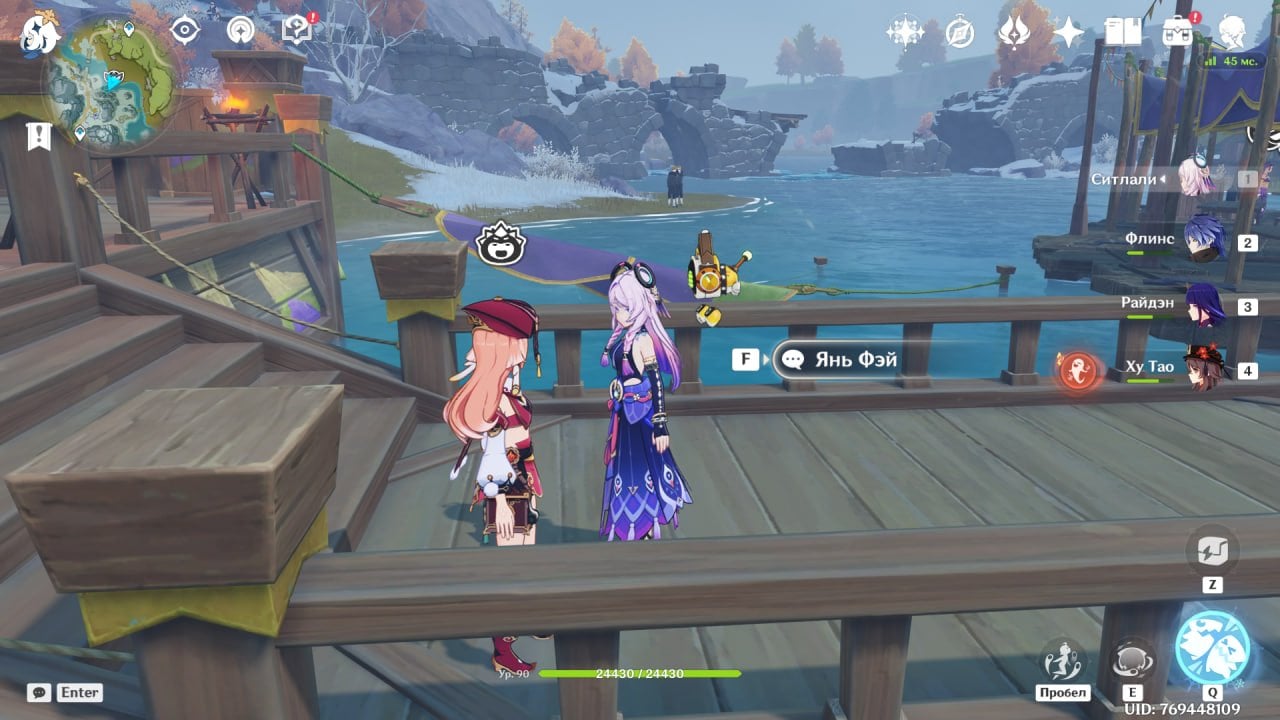Switch to party member Райдэн
Image resolution: width=1280 pixels, height=720 pixels.
coord(1203,306)
